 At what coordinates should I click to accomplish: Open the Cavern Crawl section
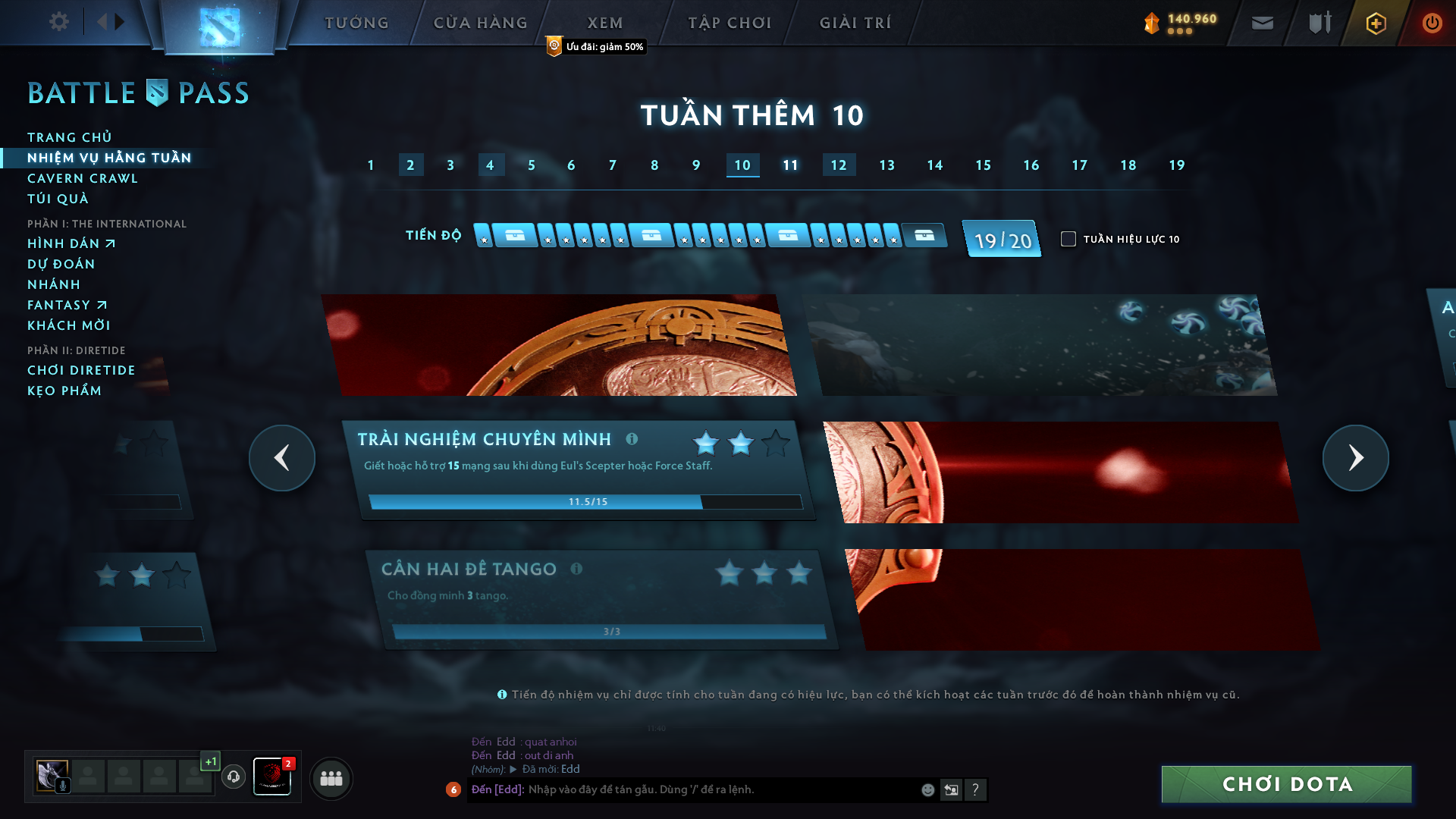tap(82, 178)
